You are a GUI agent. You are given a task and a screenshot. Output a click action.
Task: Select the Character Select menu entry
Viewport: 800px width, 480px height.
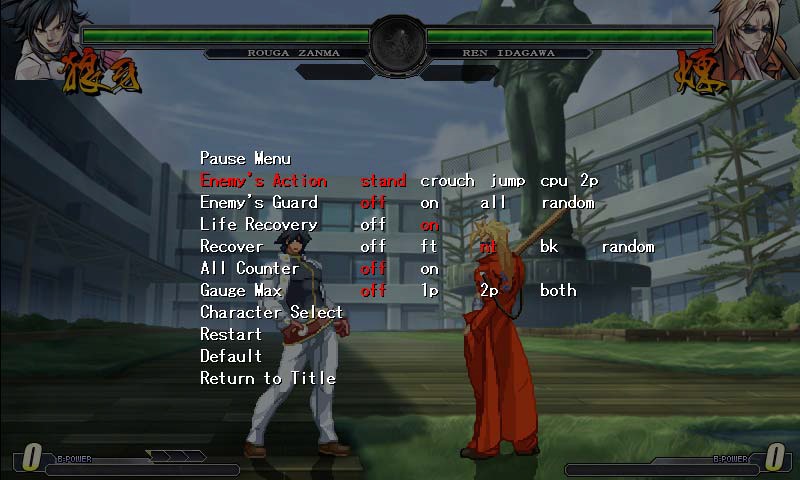271,313
